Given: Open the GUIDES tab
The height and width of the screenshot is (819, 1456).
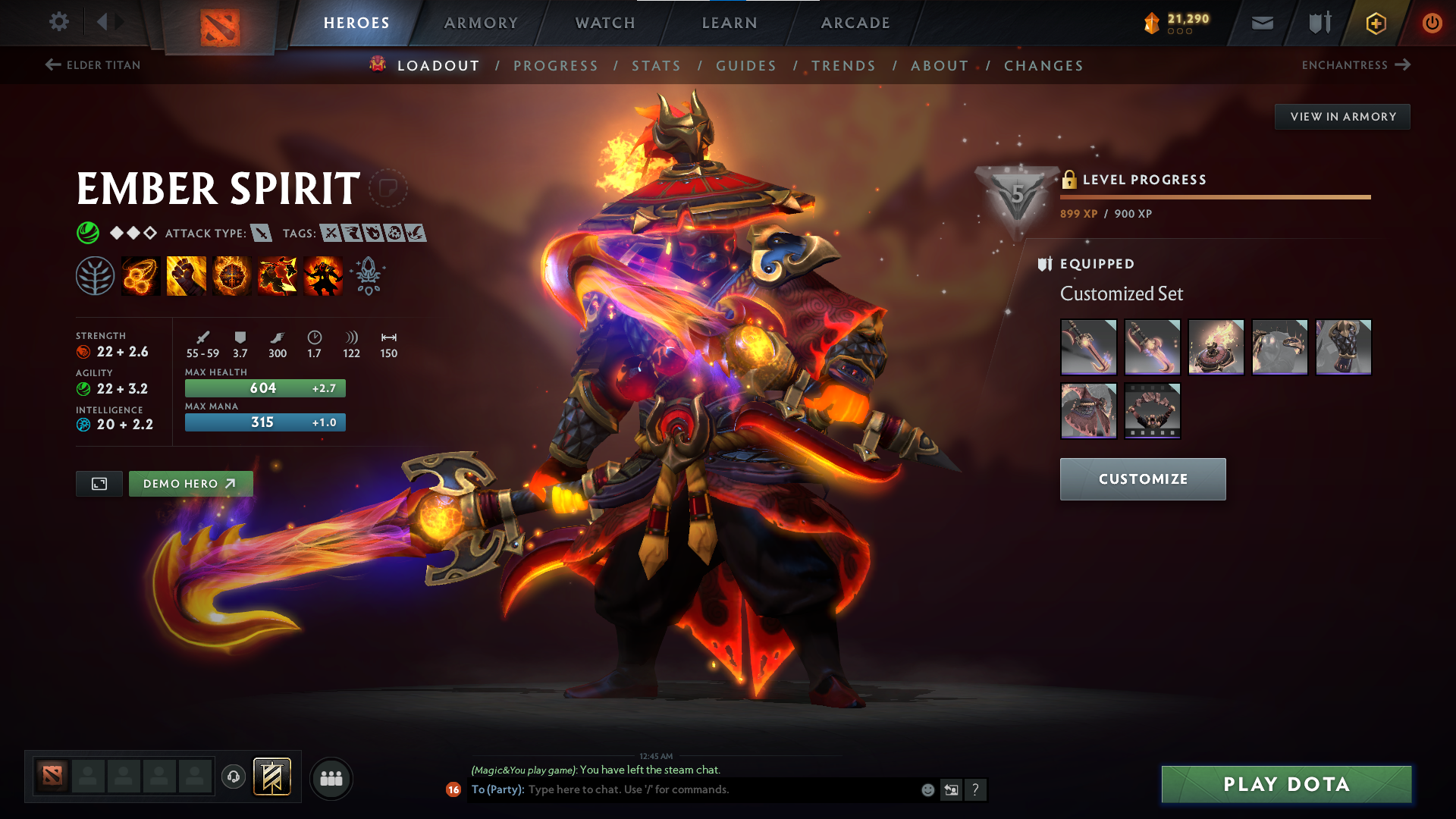Looking at the screenshot, I should pos(746,66).
